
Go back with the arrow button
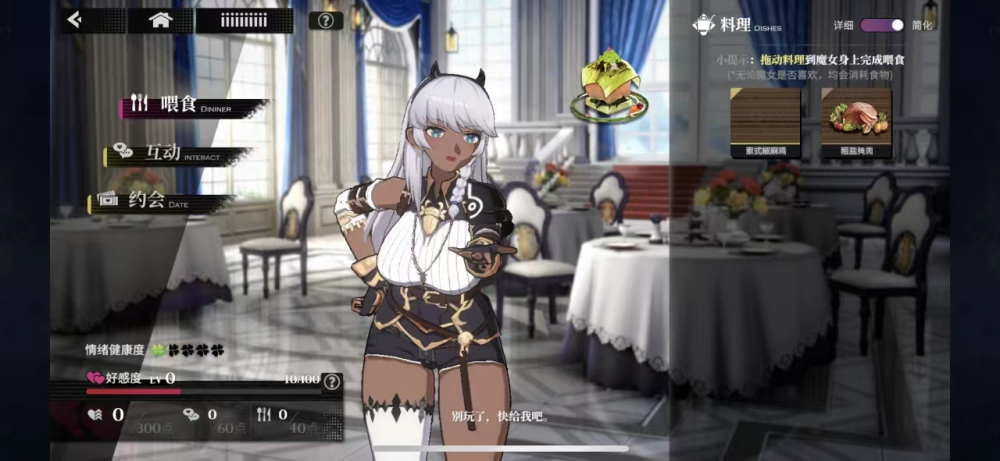(x=74, y=19)
